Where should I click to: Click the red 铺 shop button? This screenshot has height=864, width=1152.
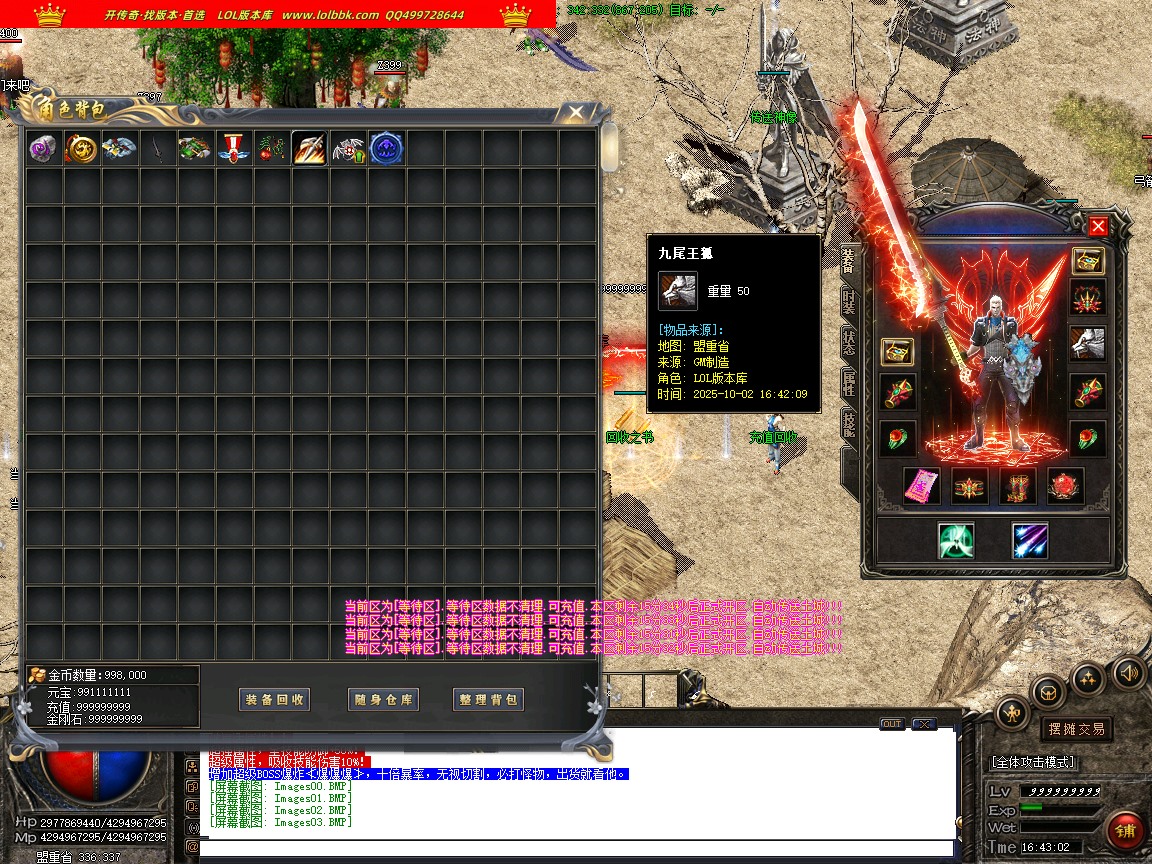(x=1126, y=830)
